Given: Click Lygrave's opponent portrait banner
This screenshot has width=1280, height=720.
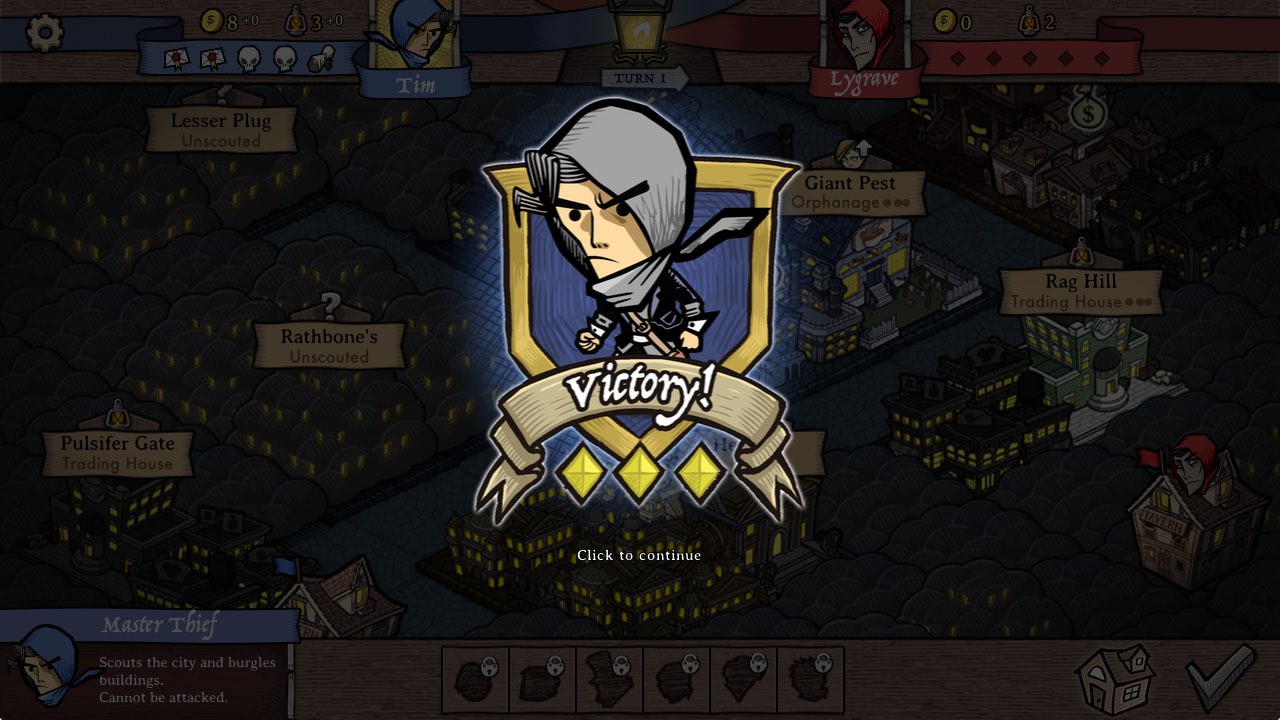Looking at the screenshot, I should click(864, 48).
